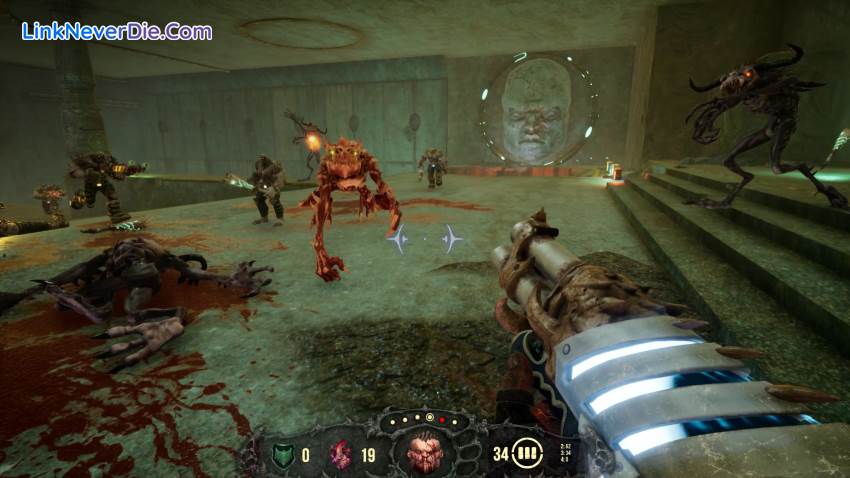Open the LinkNeverDie.Com watermark link
This screenshot has width=850, height=478.
(116, 31)
